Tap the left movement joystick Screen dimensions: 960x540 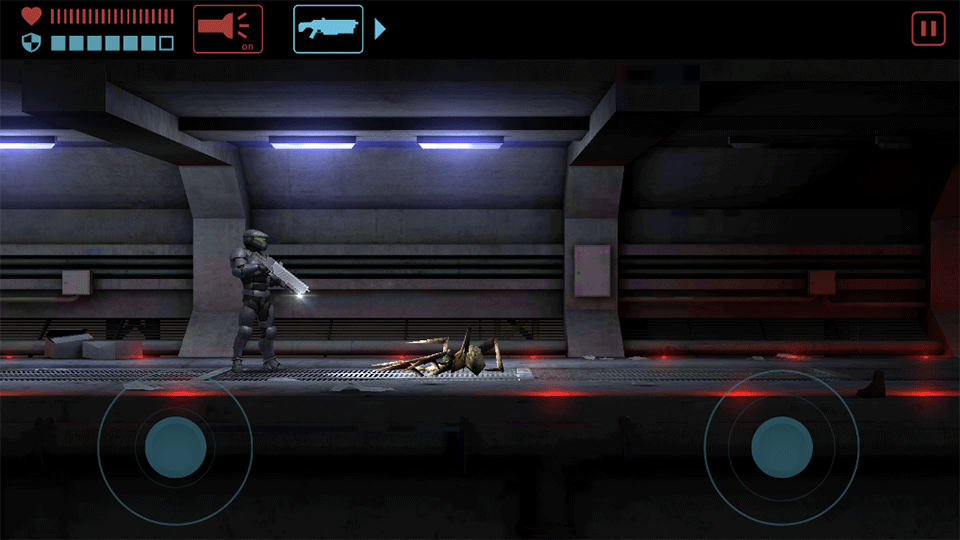(175, 446)
